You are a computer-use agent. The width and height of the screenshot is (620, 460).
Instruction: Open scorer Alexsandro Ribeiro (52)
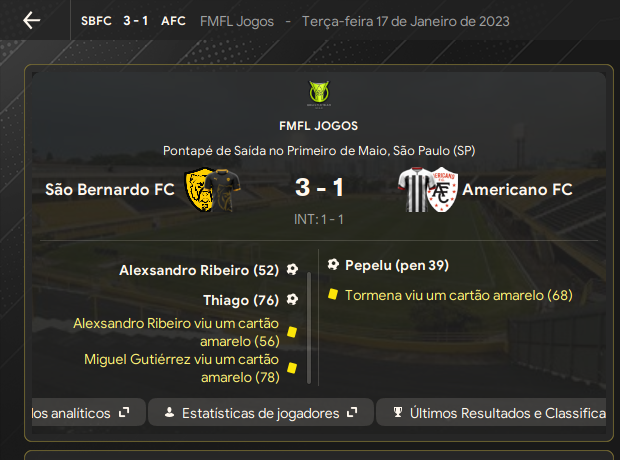point(198,270)
